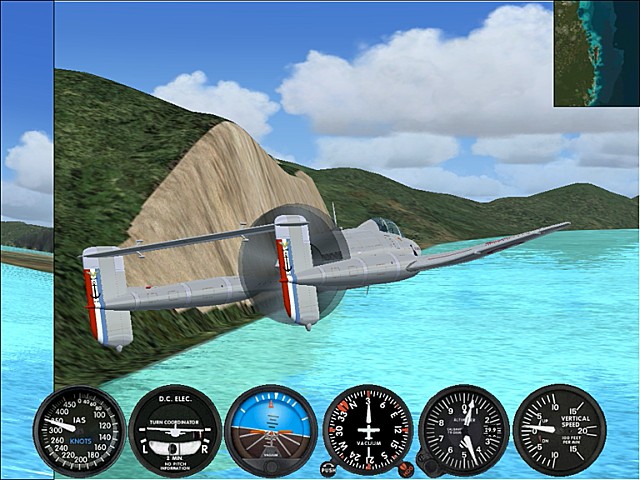Click the red heading bug knob

(x=405, y=468)
